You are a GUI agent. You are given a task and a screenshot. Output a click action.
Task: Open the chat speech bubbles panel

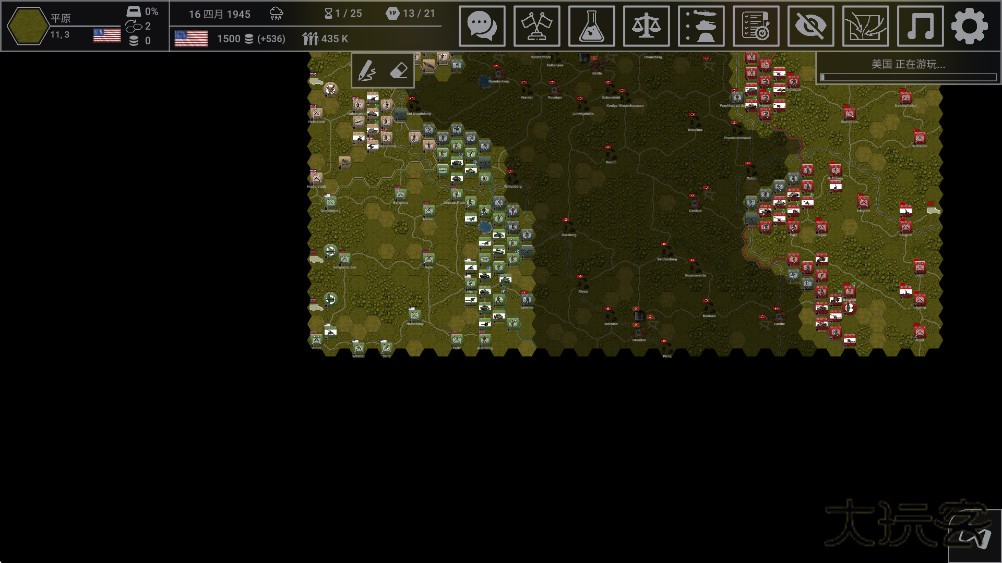coord(482,26)
